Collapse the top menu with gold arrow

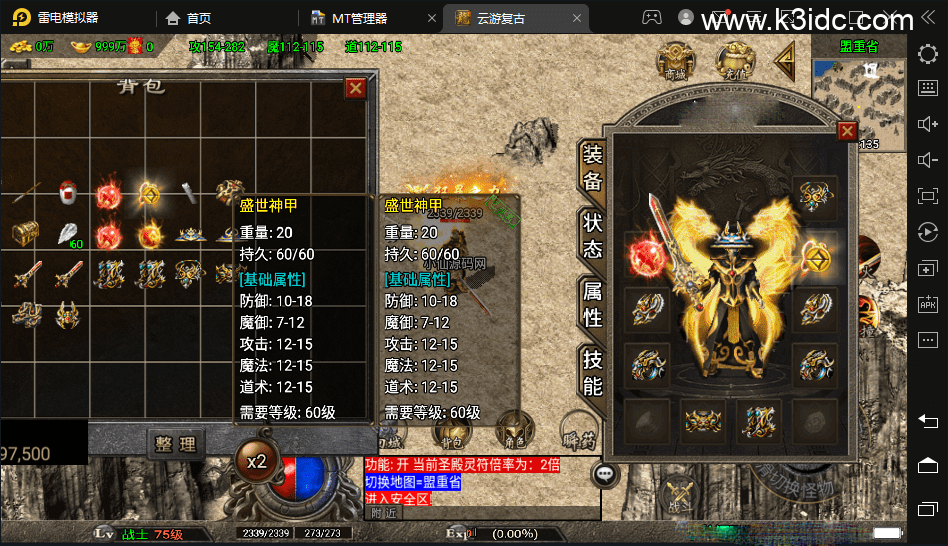[784, 61]
